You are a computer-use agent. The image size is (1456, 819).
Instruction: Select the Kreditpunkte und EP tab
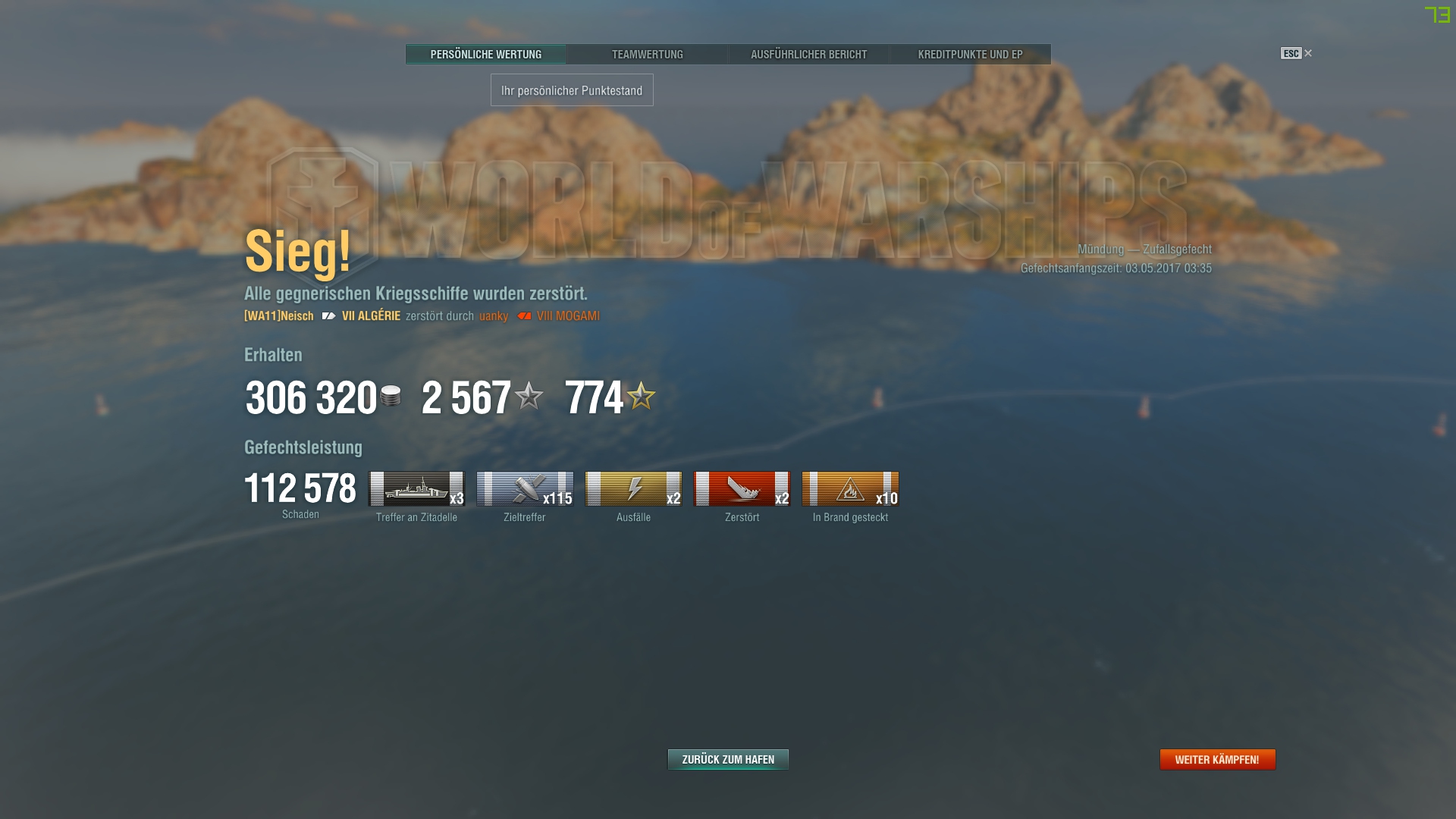coord(970,54)
